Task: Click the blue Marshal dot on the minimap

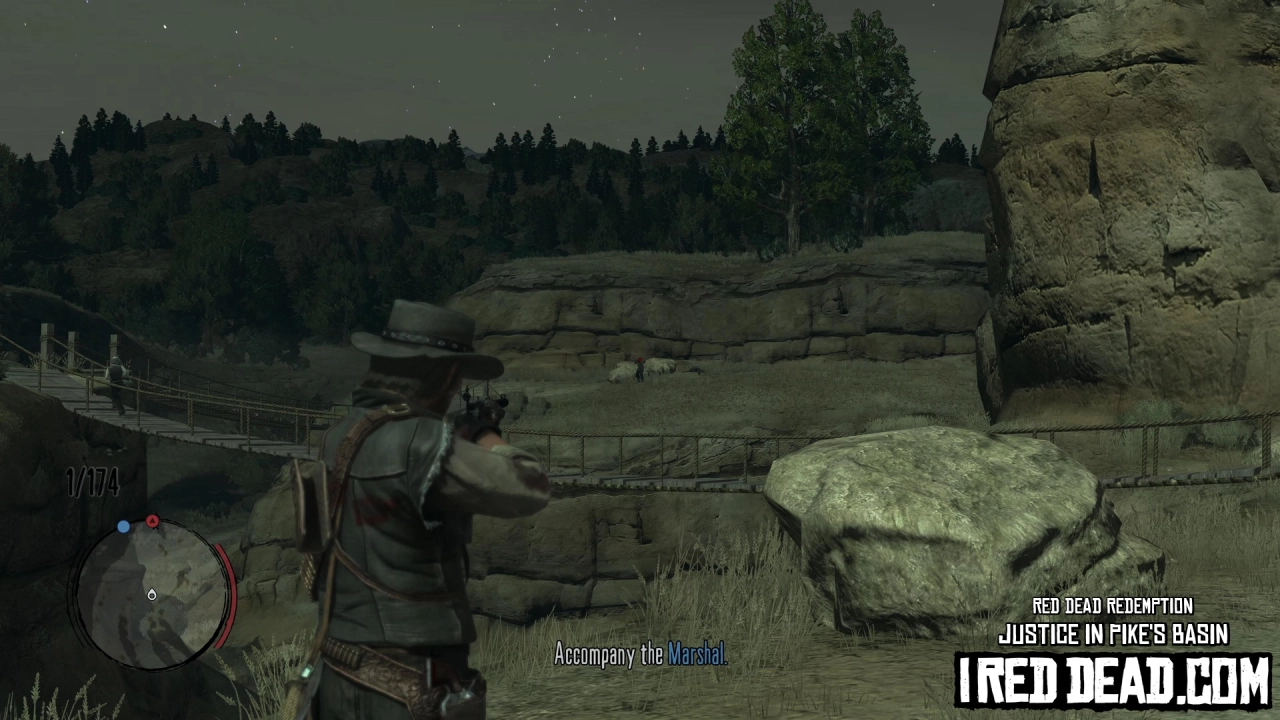Action: (x=123, y=525)
